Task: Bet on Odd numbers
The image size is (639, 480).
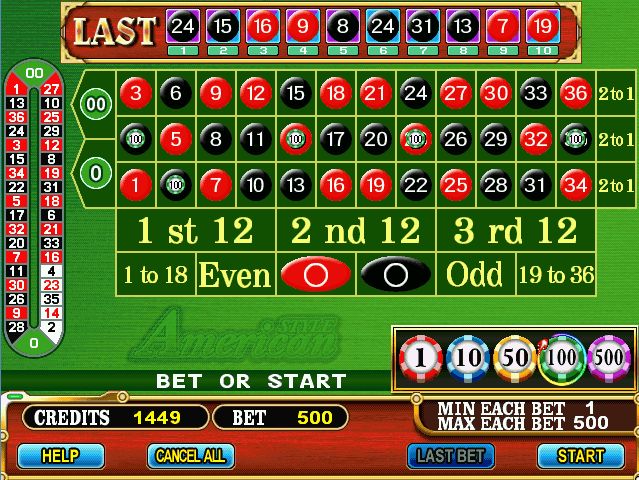Action: click(475, 273)
